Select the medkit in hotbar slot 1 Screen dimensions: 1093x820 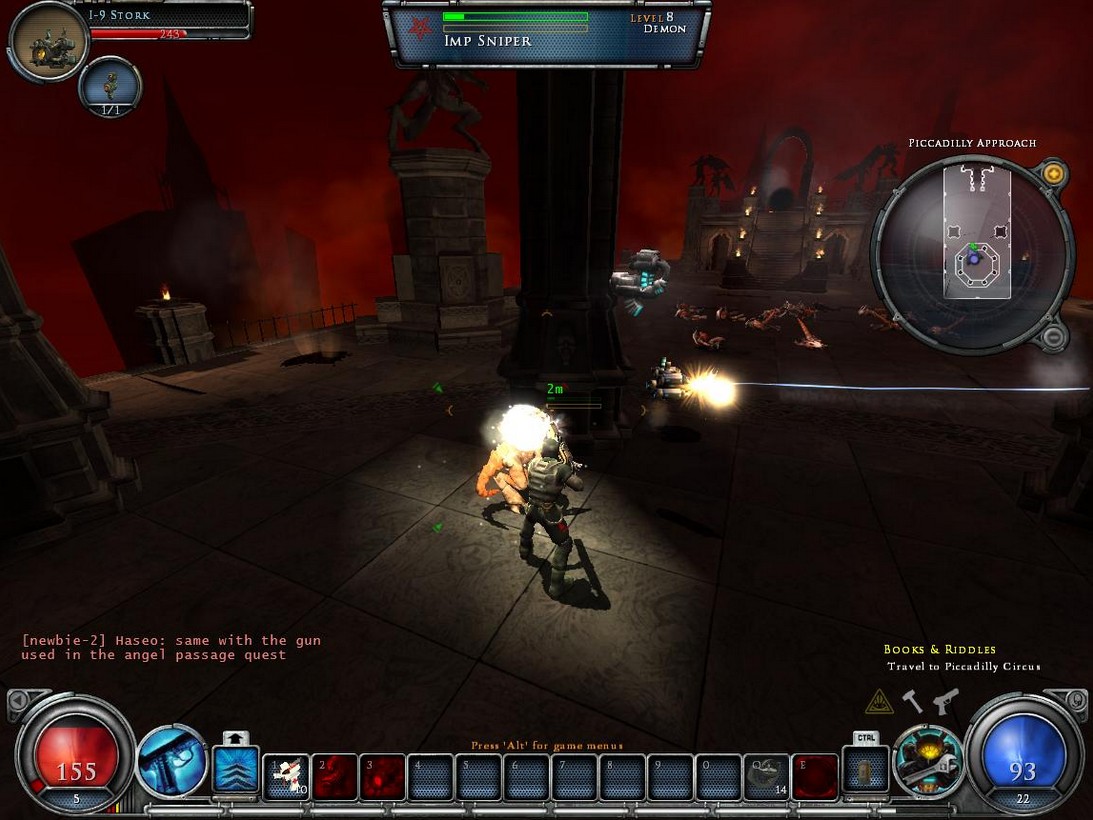pyautogui.click(x=286, y=776)
